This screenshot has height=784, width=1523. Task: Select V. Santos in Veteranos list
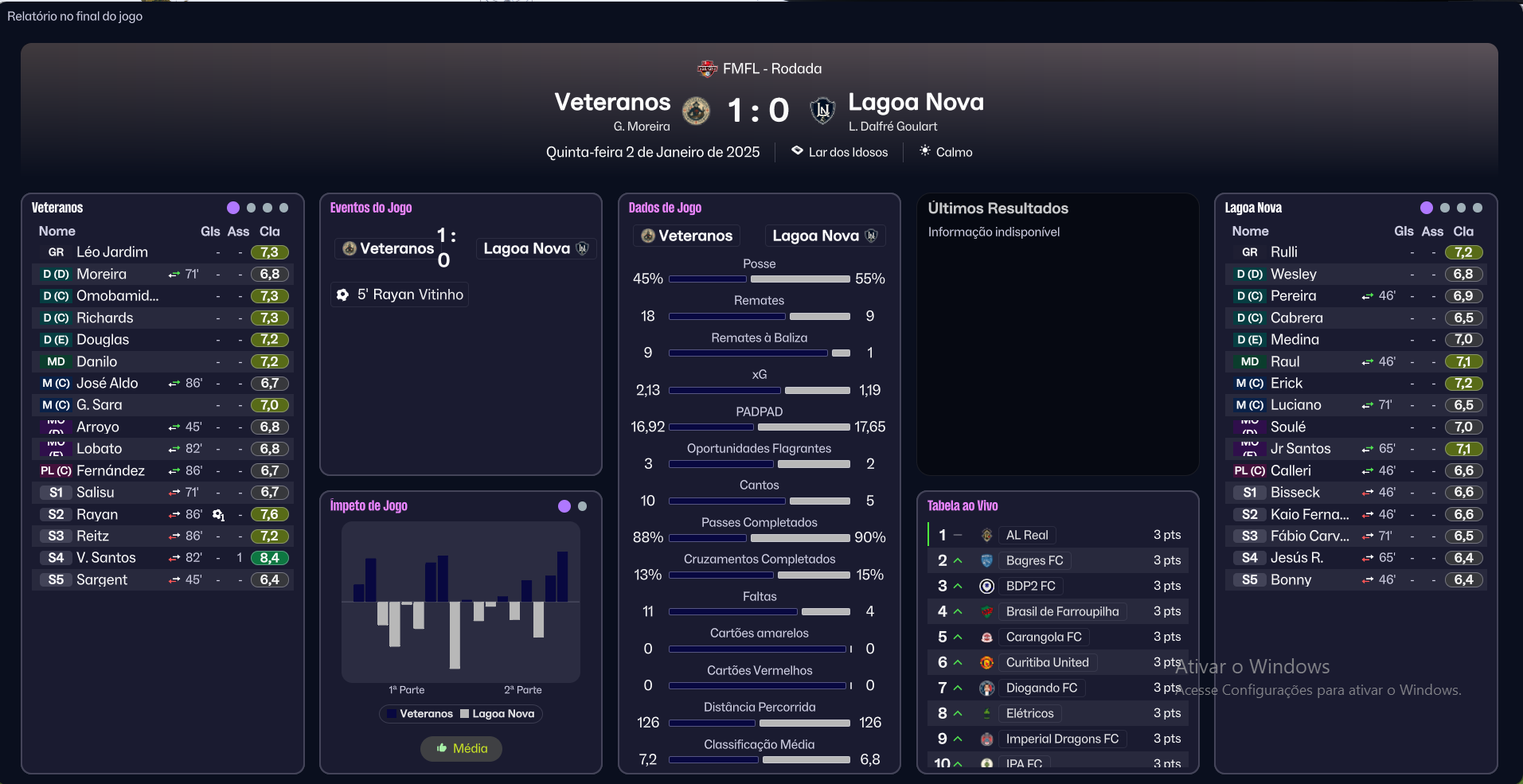[106, 558]
